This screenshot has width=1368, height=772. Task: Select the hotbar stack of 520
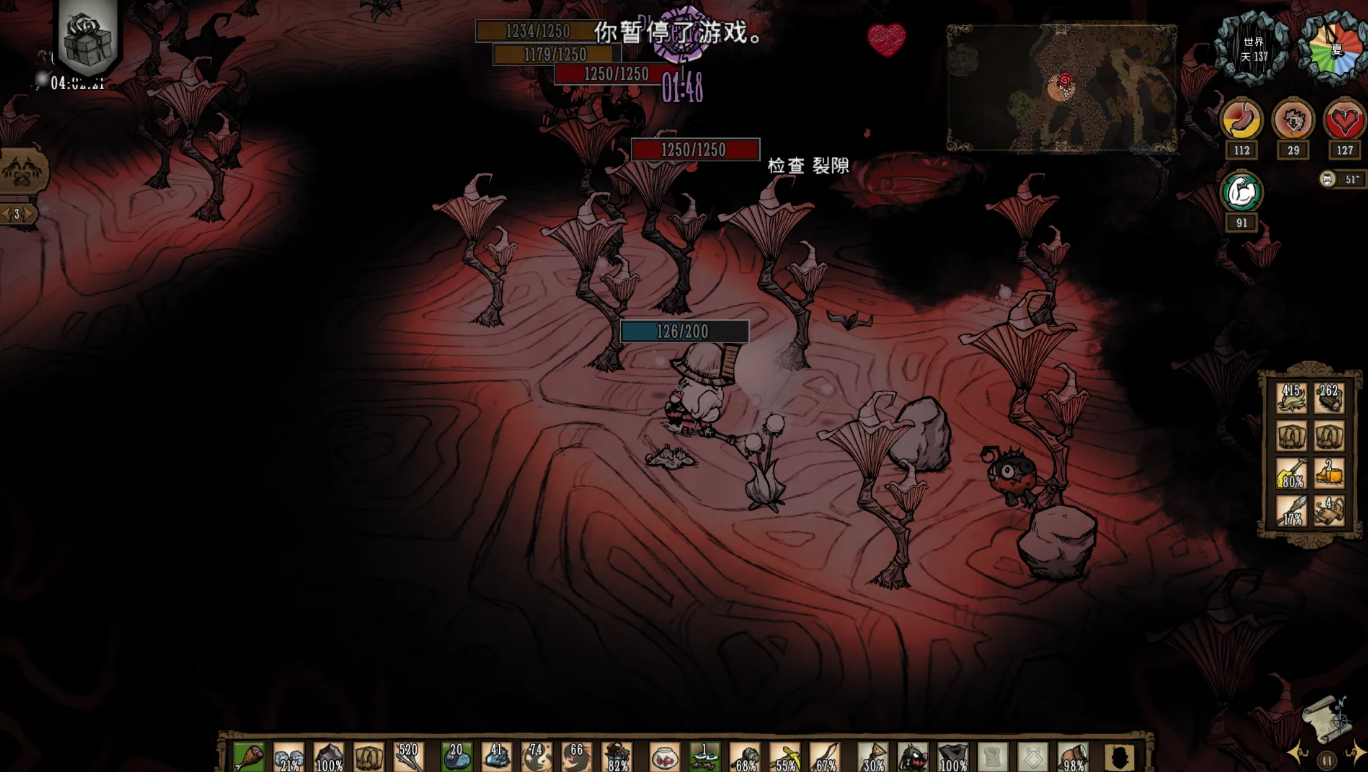pos(408,757)
